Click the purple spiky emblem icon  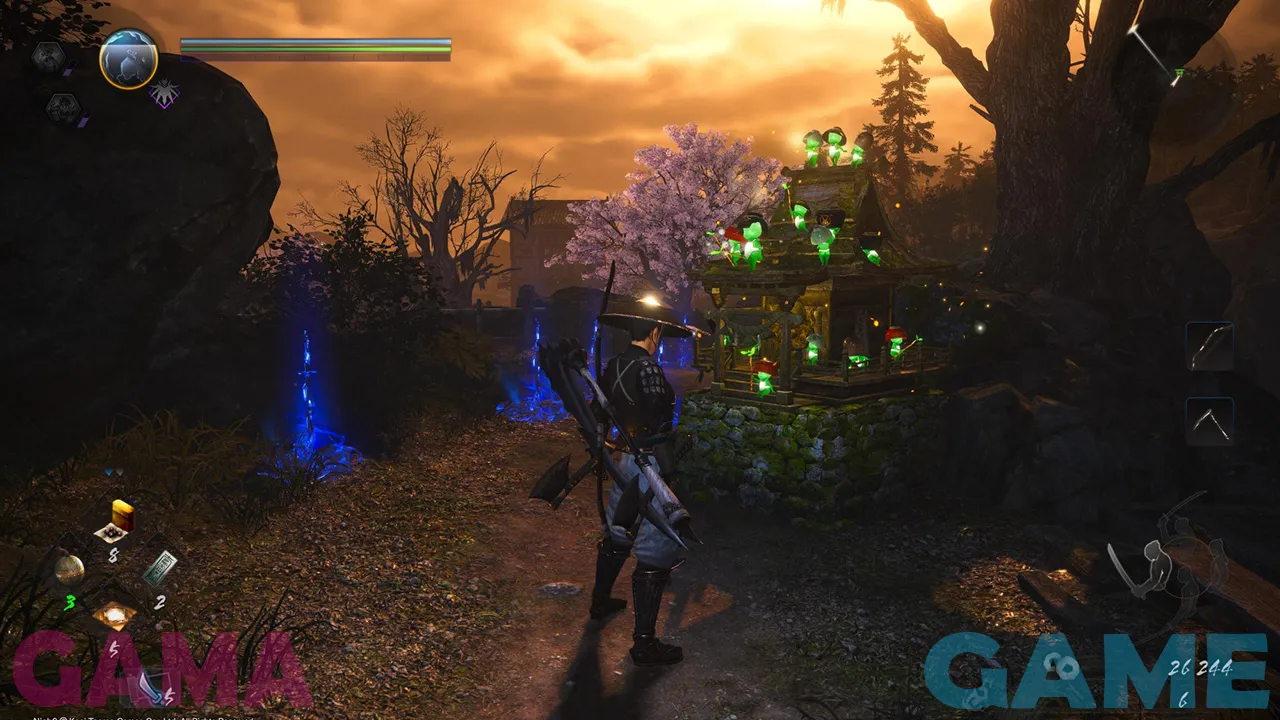pos(164,94)
